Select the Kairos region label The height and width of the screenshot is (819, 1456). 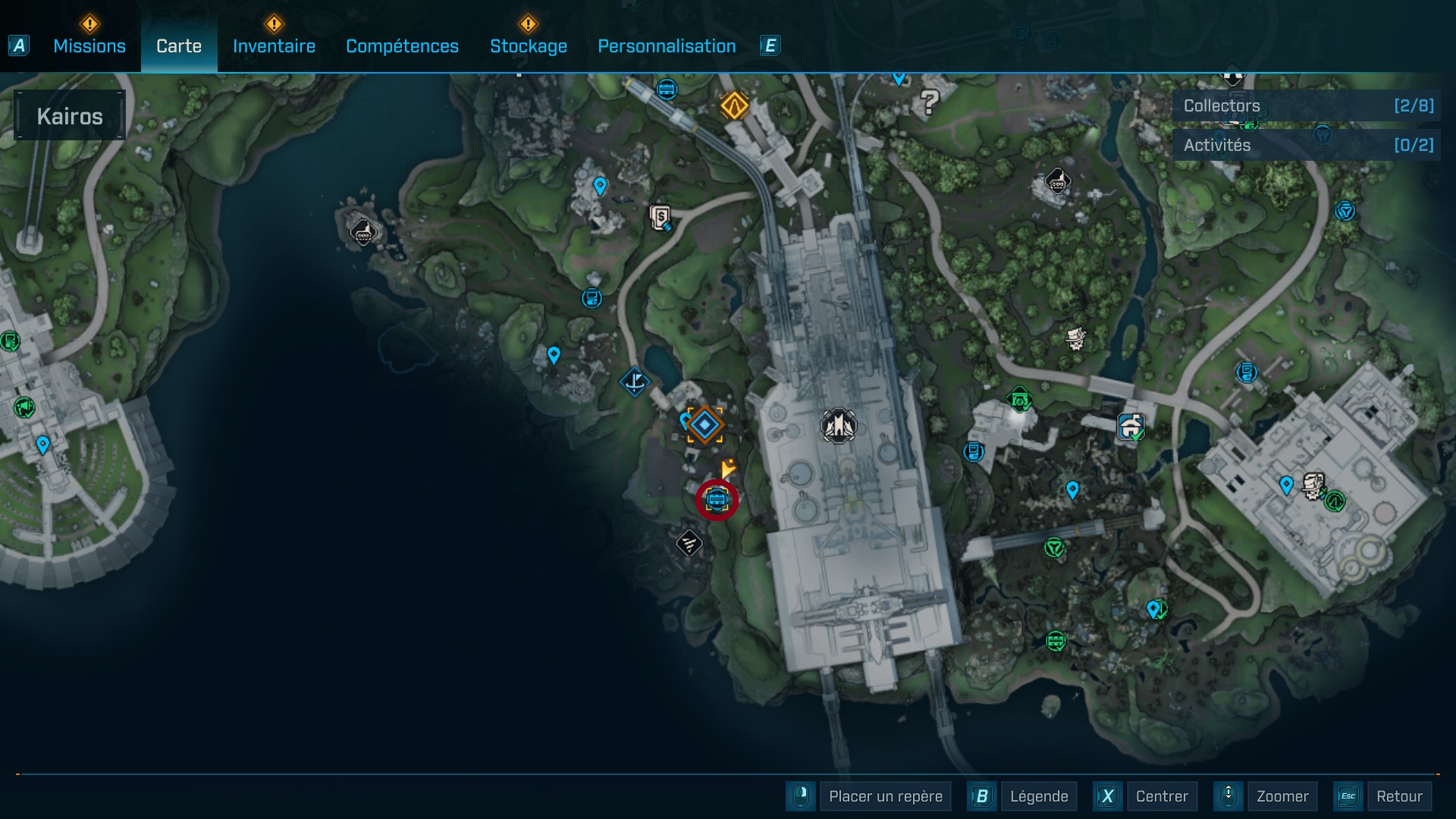click(70, 116)
